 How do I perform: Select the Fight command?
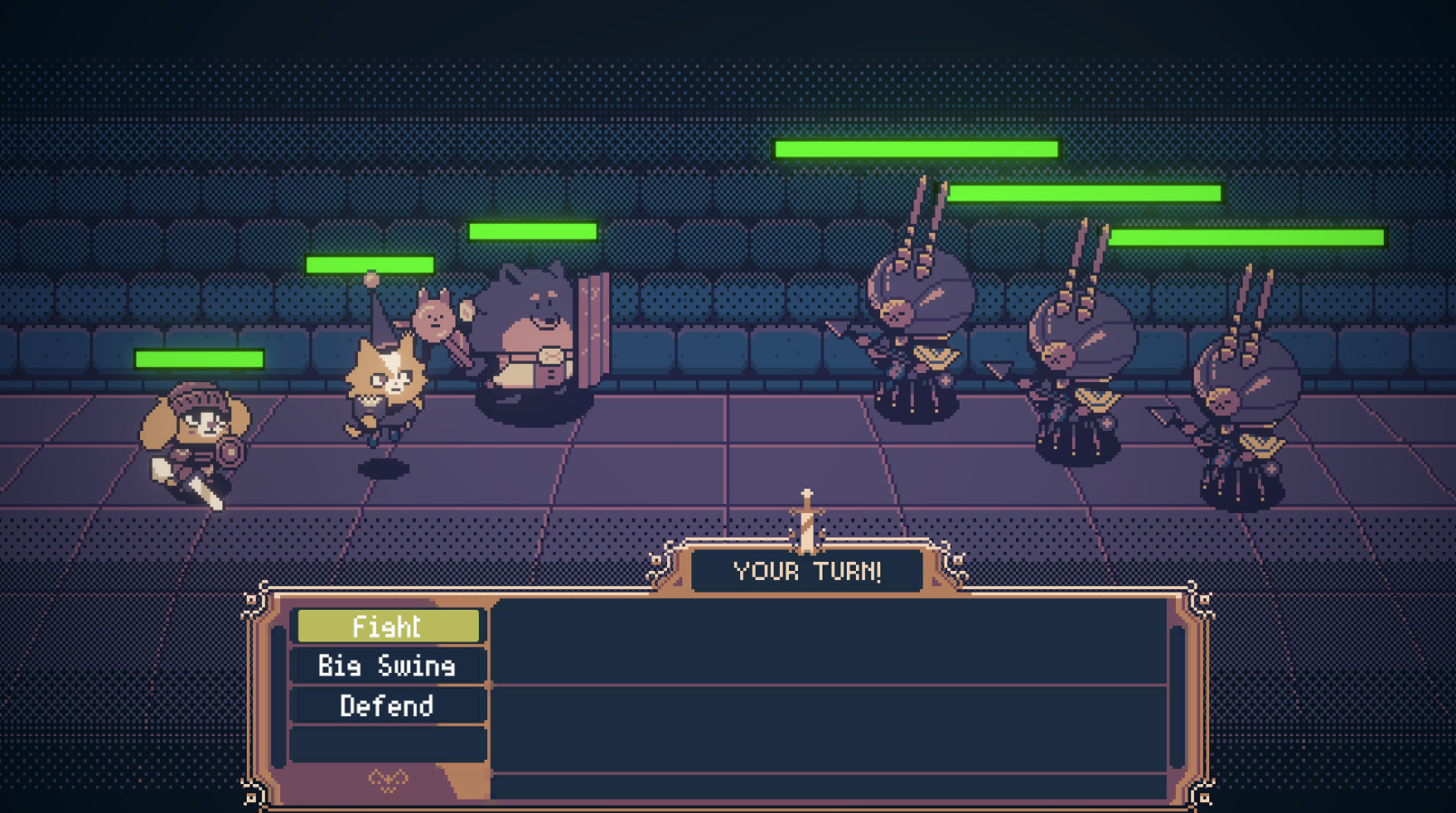pyautogui.click(x=388, y=626)
